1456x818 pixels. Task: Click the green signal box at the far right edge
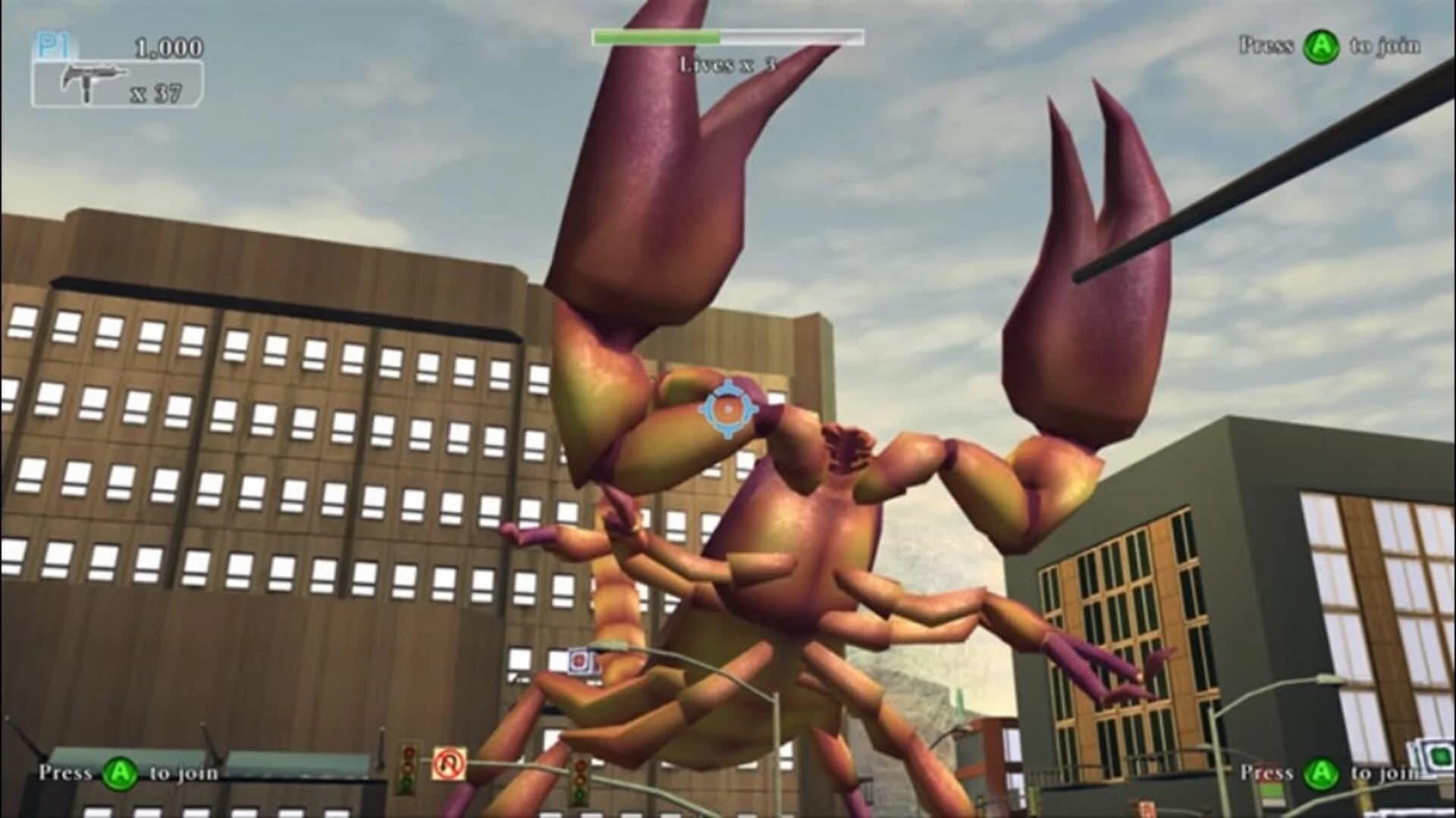1439,757
